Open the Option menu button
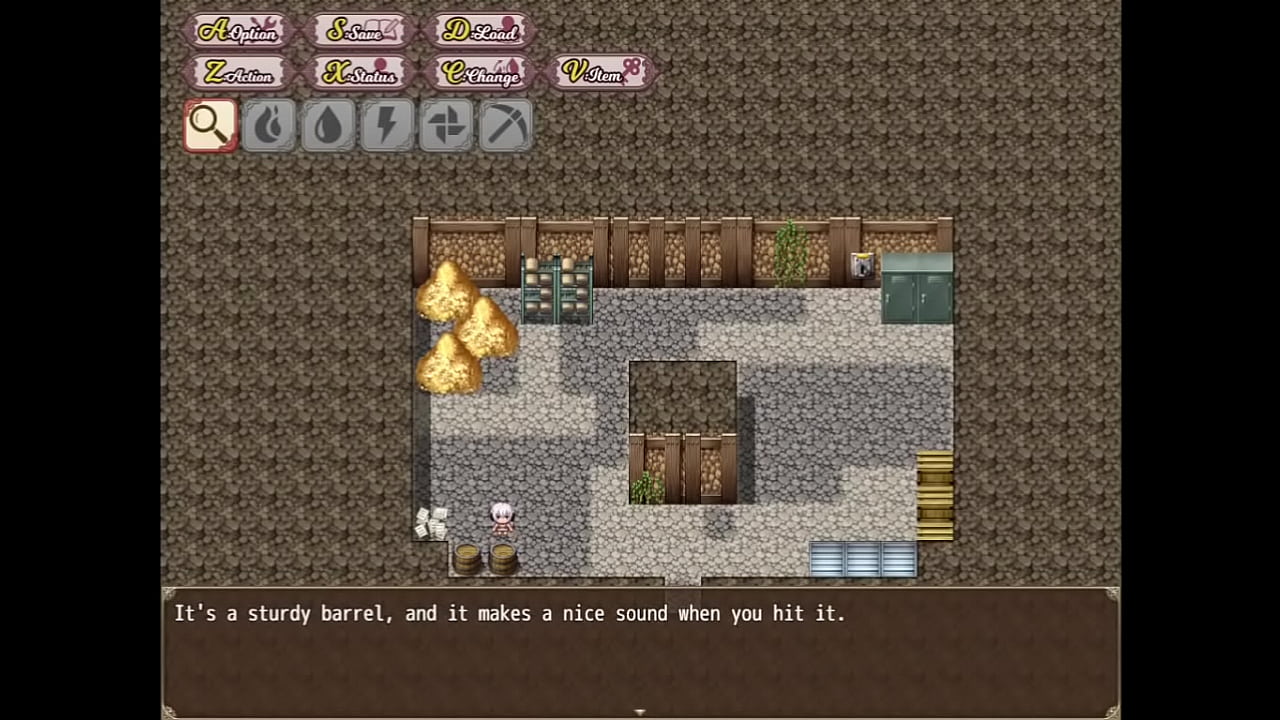1280x720 pixels. [x=240, y=31]
